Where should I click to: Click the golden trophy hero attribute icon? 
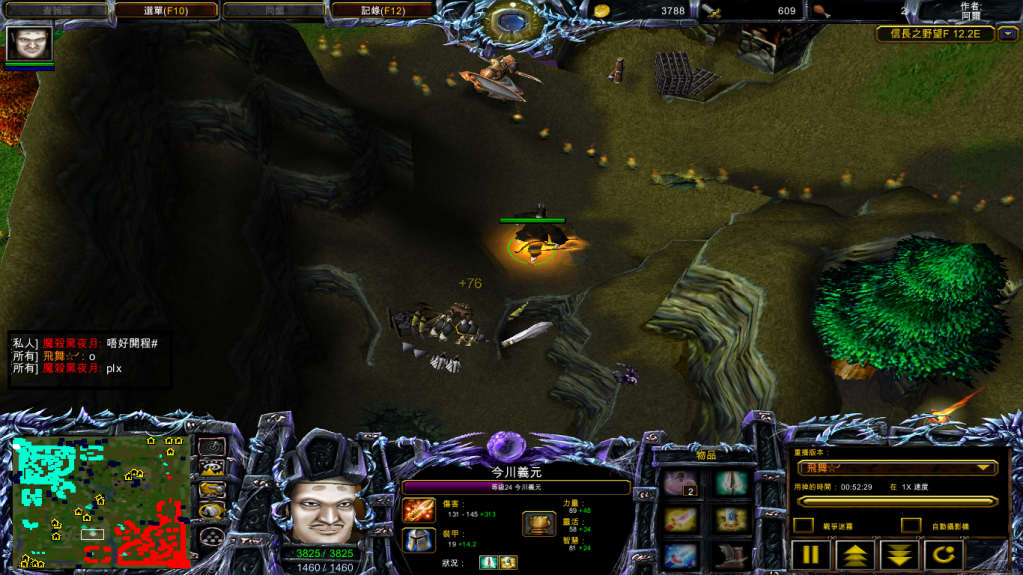pos(538,524)
